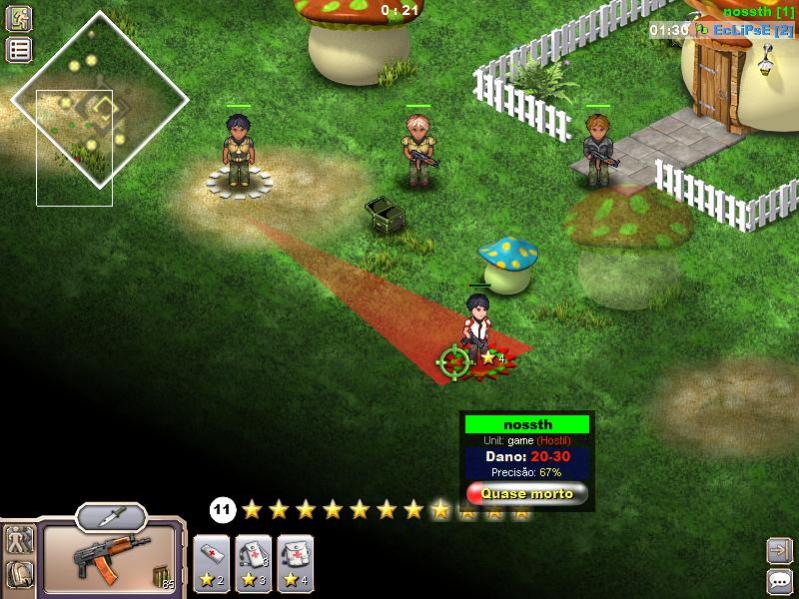Open the chat speech bubble

click(779, 581)
